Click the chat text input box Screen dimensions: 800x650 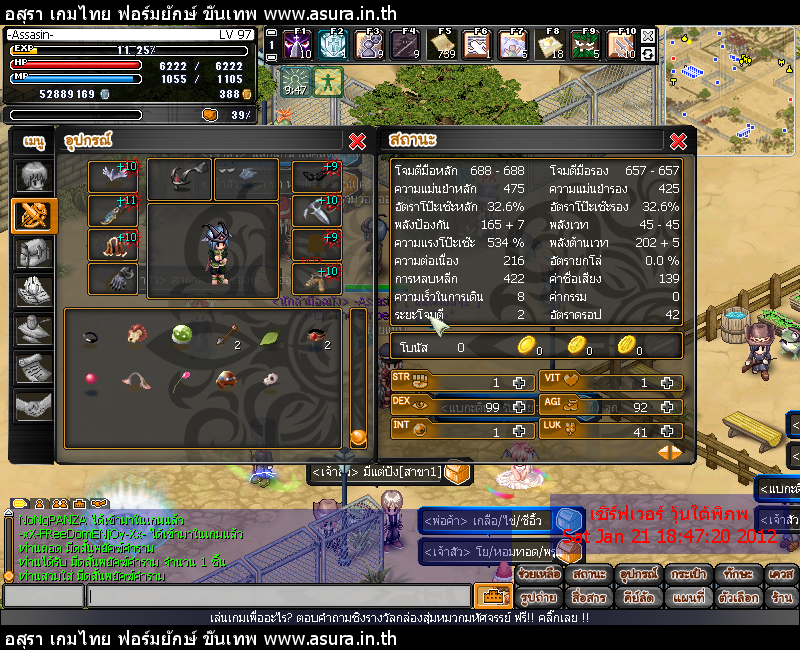click(278, 596)
